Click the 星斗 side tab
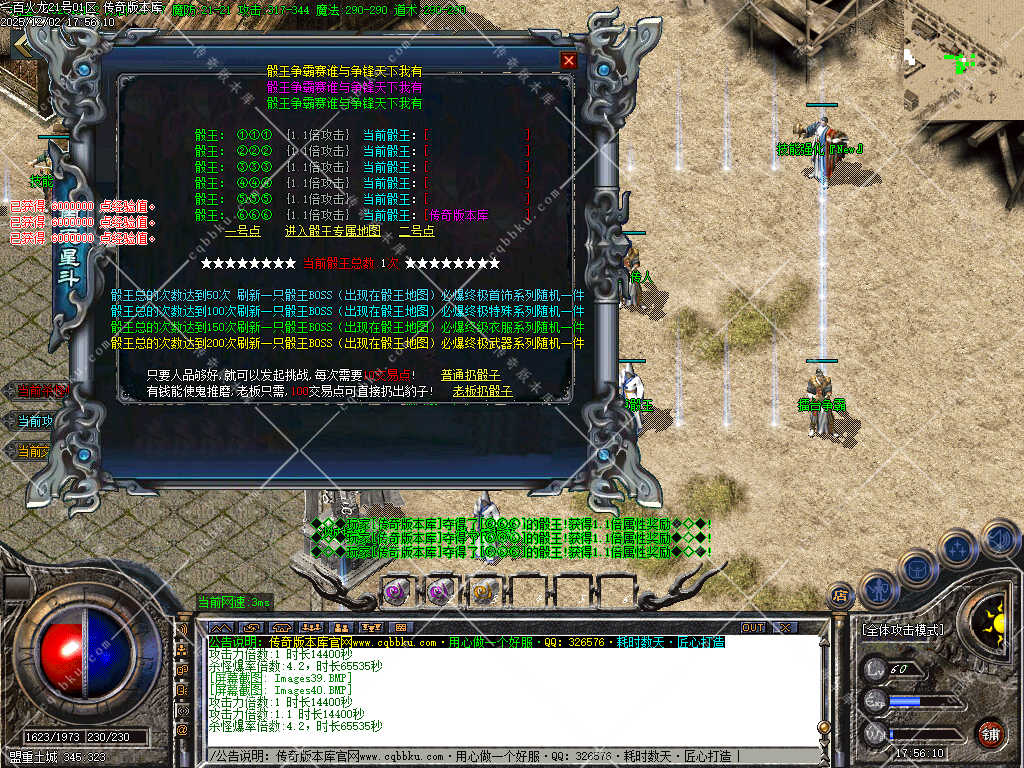This screenshot has height=768, width=1024. 68,262
